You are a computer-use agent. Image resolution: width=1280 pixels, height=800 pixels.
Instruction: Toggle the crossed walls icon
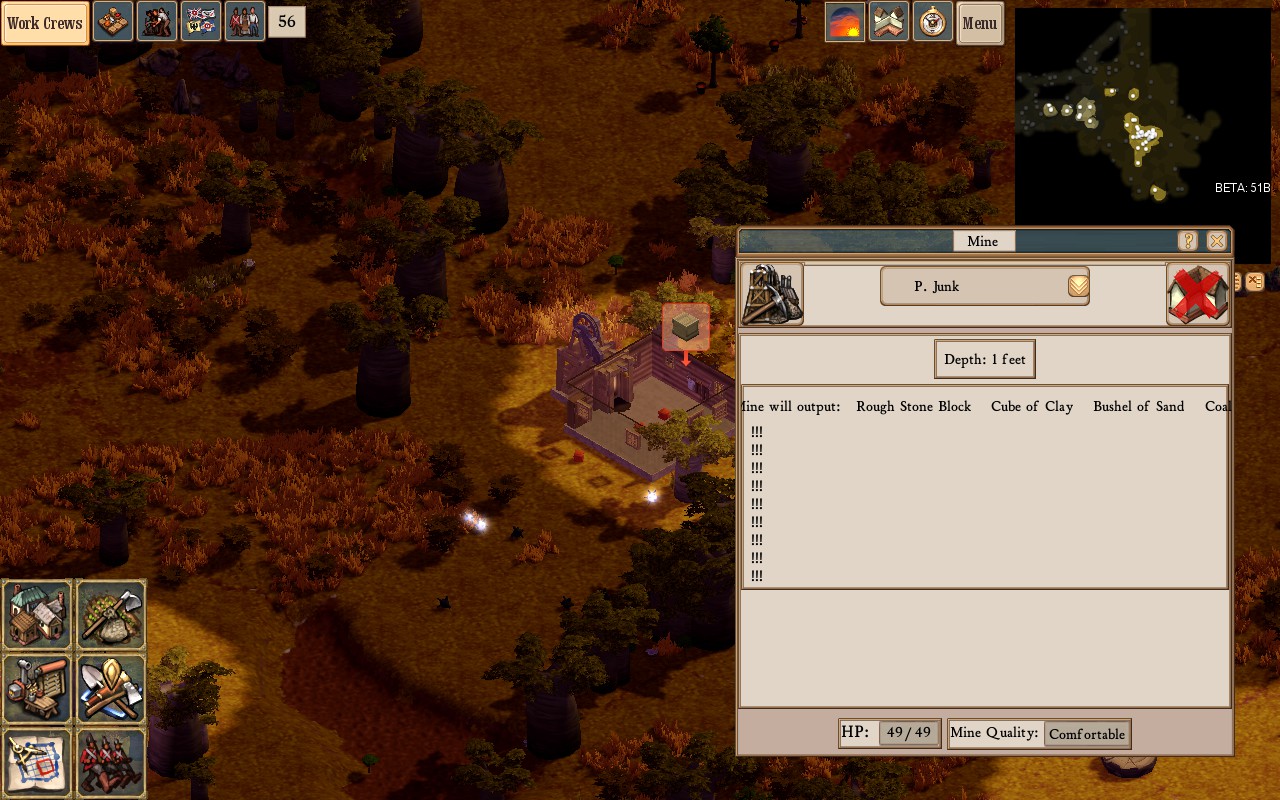889,22
